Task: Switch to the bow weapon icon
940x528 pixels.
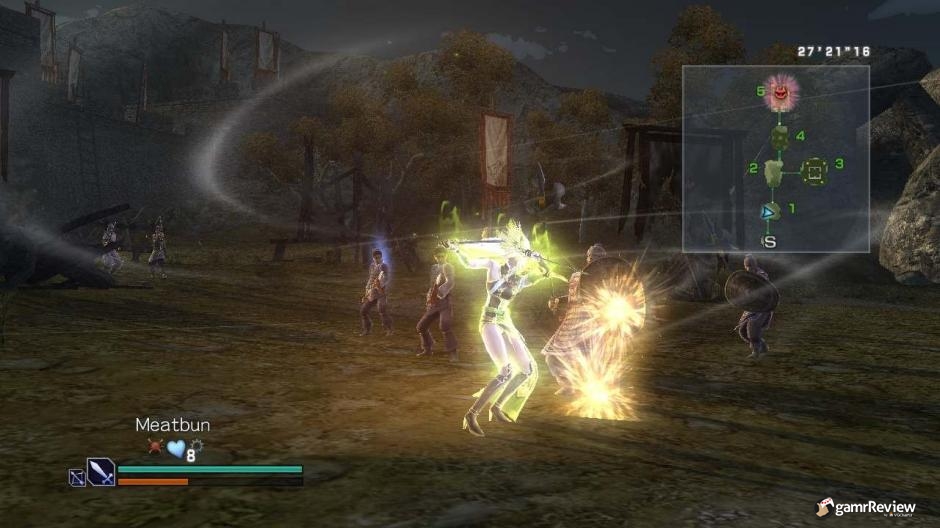Action: [x=76, y=478]
